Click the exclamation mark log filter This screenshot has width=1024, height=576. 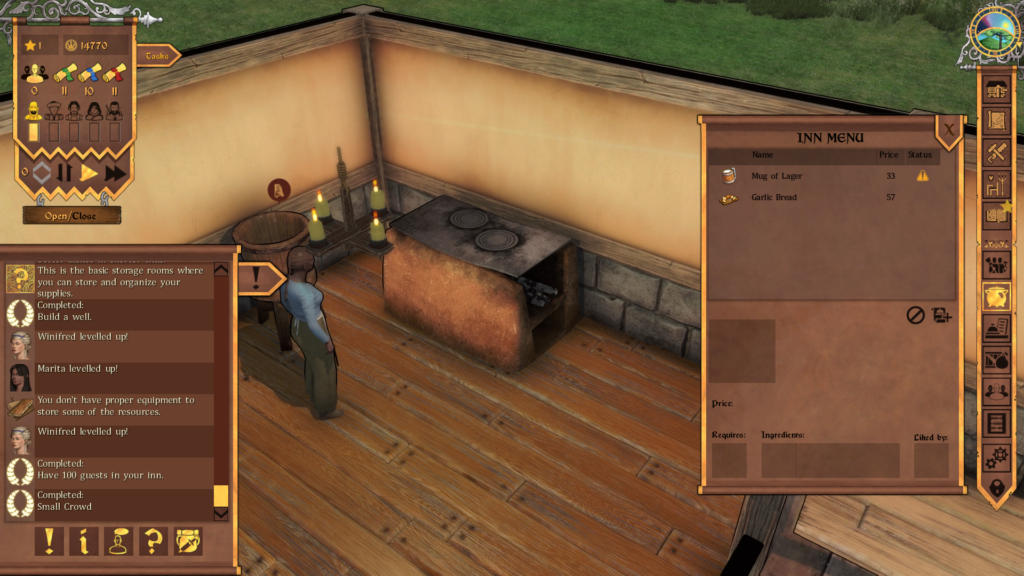[48, 541]
